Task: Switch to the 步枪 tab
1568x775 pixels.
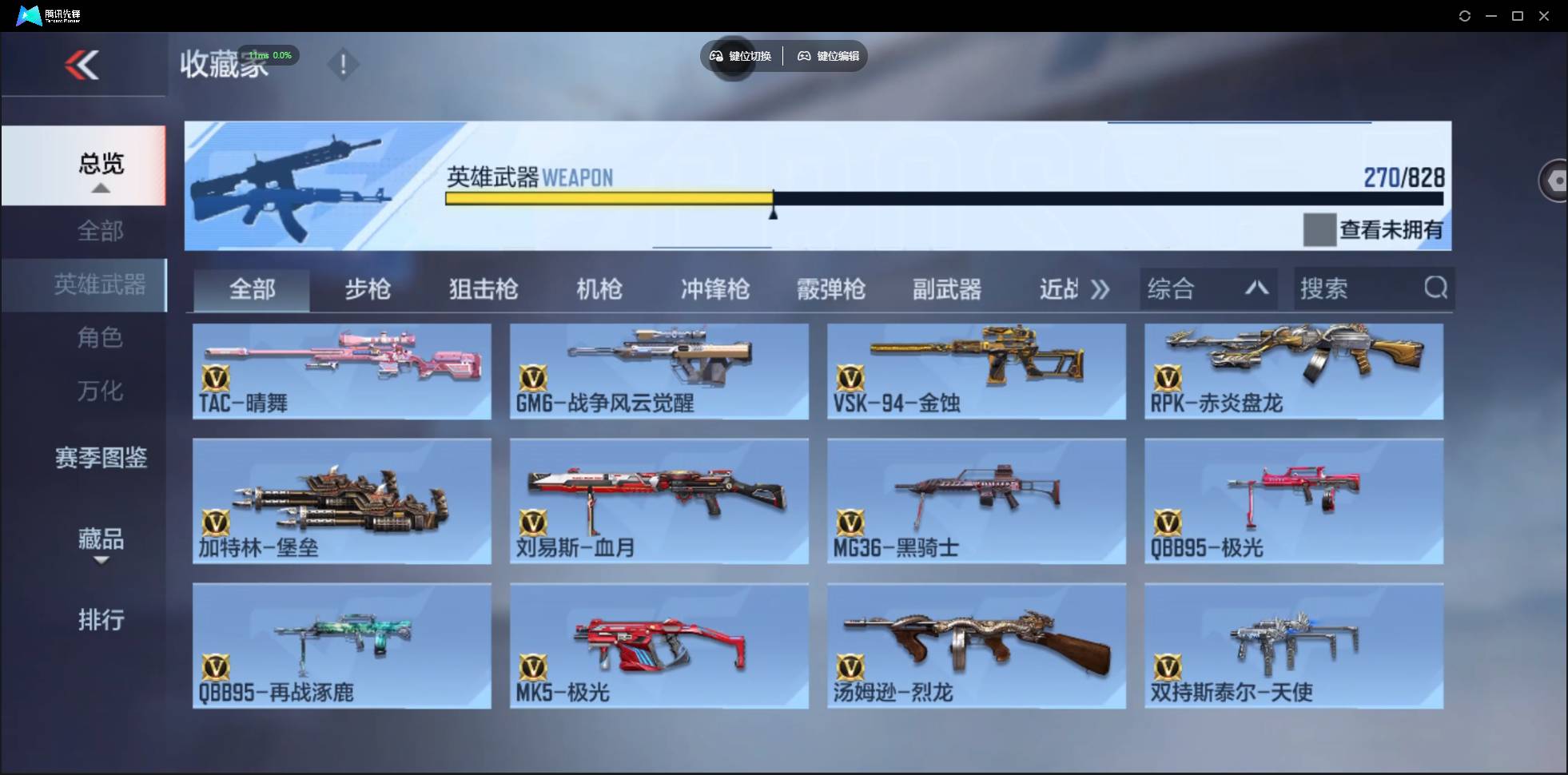Action: pyautogui.click(x=368, y=289)
